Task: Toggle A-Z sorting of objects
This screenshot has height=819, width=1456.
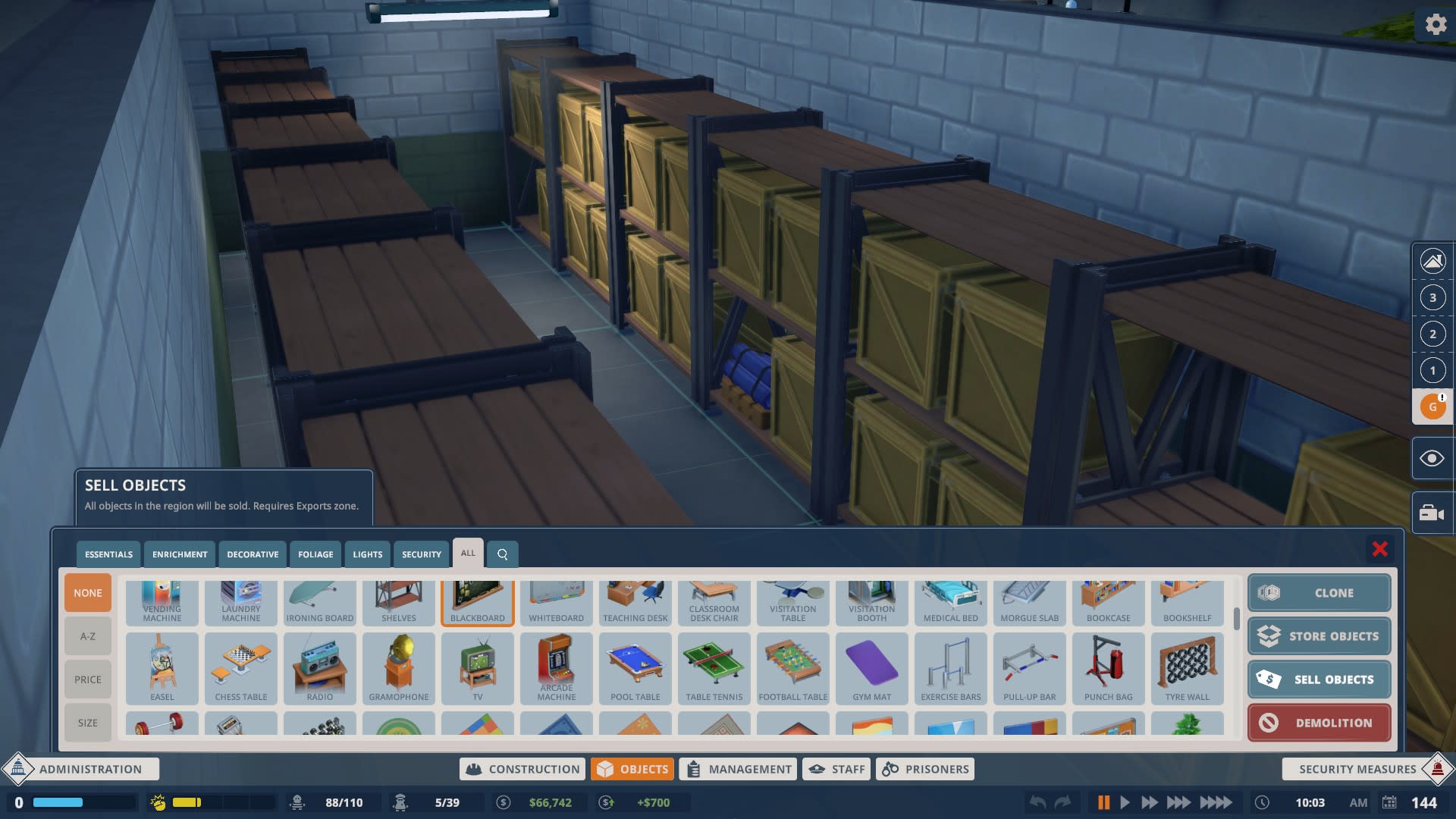Action: [87, 636]
